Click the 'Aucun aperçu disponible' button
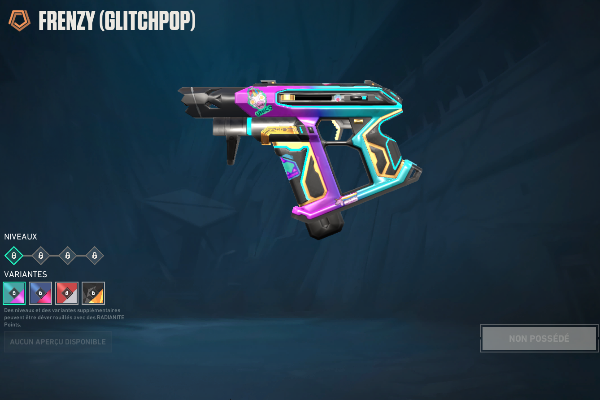Image resolution: width=600 pixels, height=400 pixels. coord(57,342)
